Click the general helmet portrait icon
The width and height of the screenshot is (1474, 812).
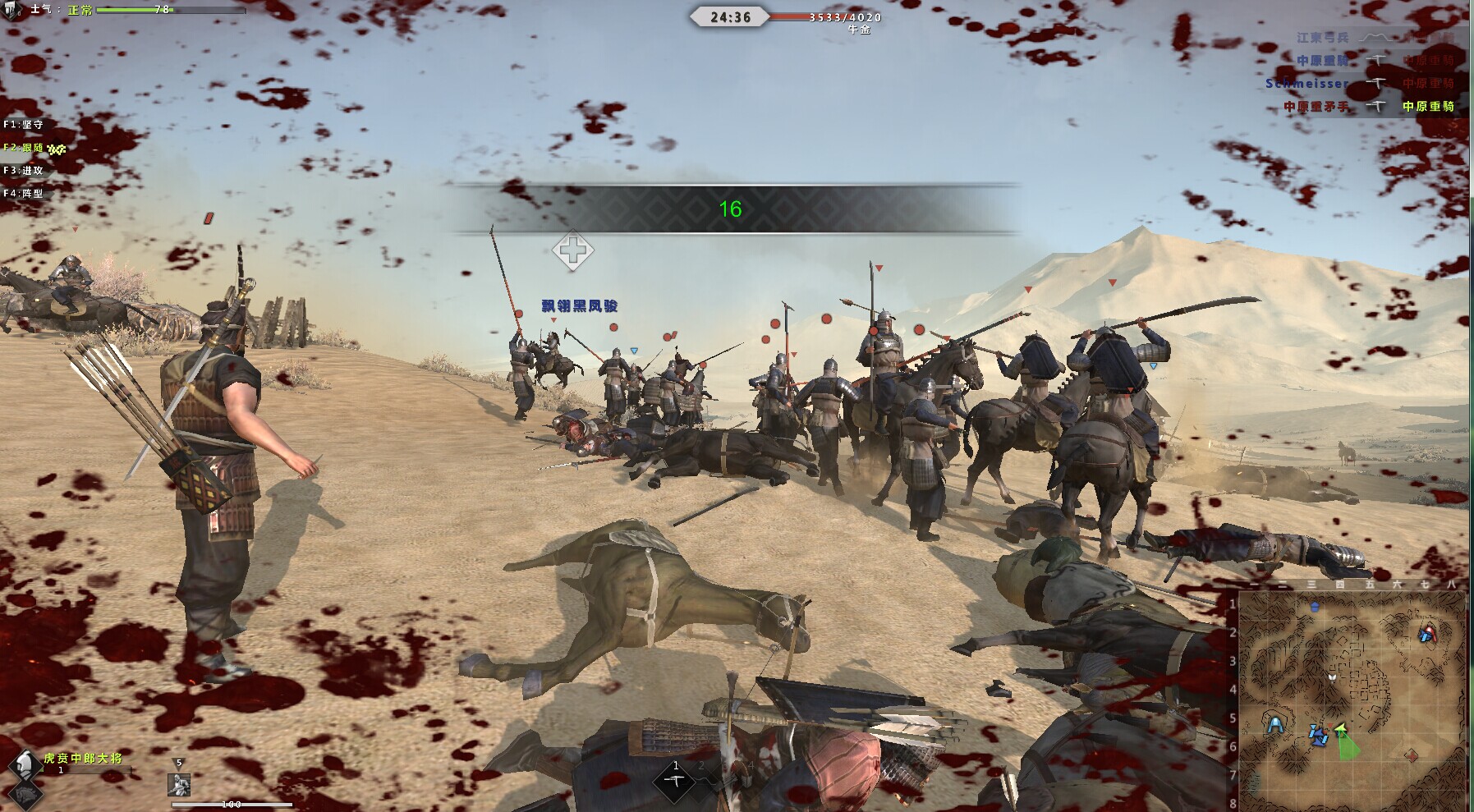click(24, 764)
